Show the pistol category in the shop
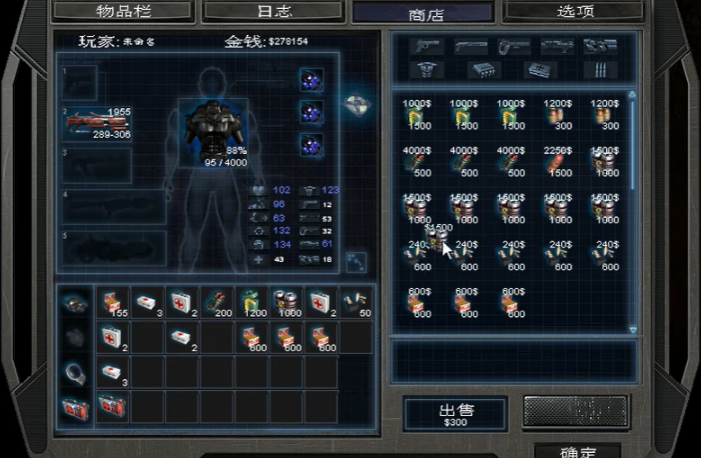 (426, 47)
